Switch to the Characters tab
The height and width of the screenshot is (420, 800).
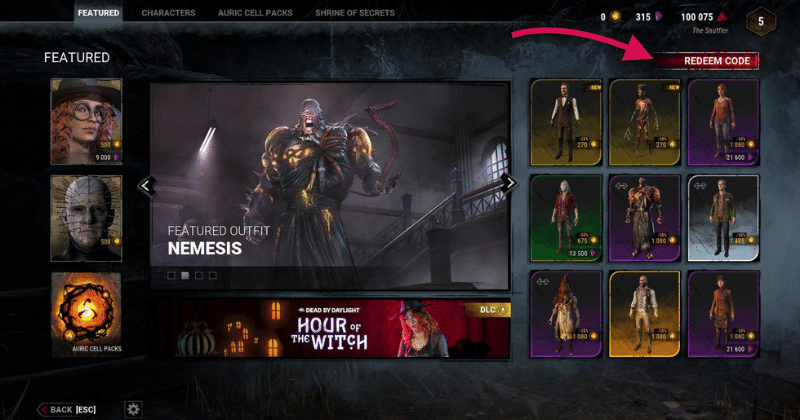168,13
